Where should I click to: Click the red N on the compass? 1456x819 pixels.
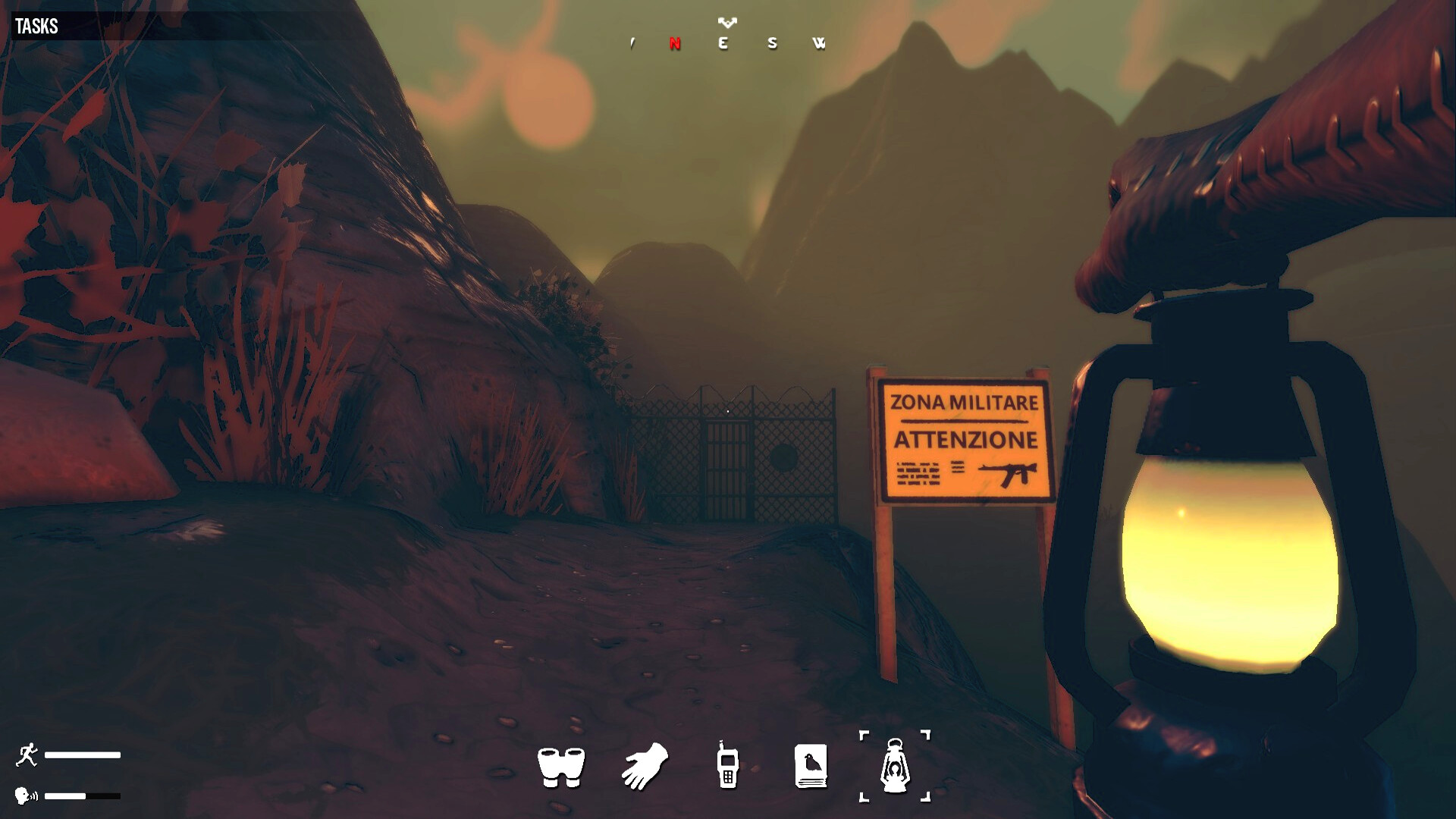pyautogui.click(x=673, y=44)
